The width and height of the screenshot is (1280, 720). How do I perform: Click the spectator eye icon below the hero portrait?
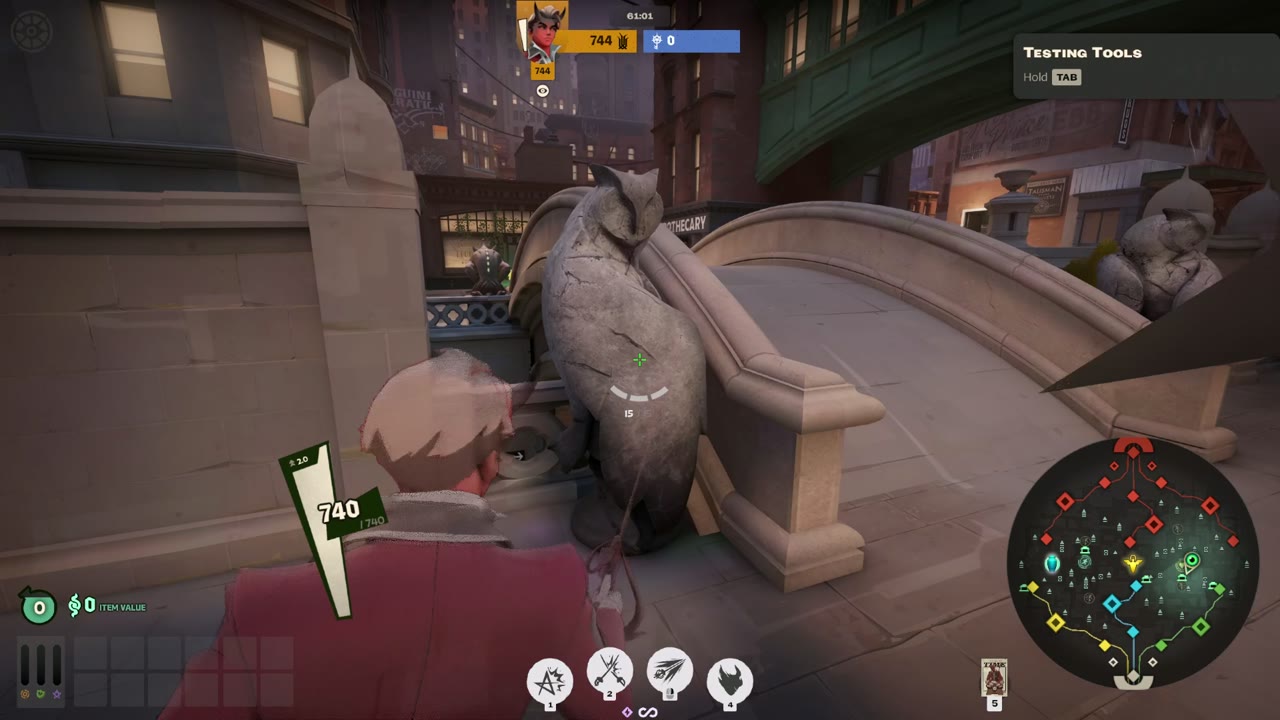541,90
